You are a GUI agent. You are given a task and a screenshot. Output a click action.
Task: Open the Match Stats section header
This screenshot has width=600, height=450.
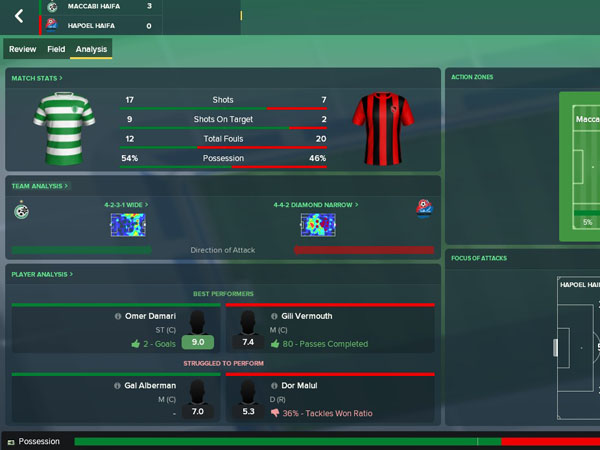(x=36, y=77)
